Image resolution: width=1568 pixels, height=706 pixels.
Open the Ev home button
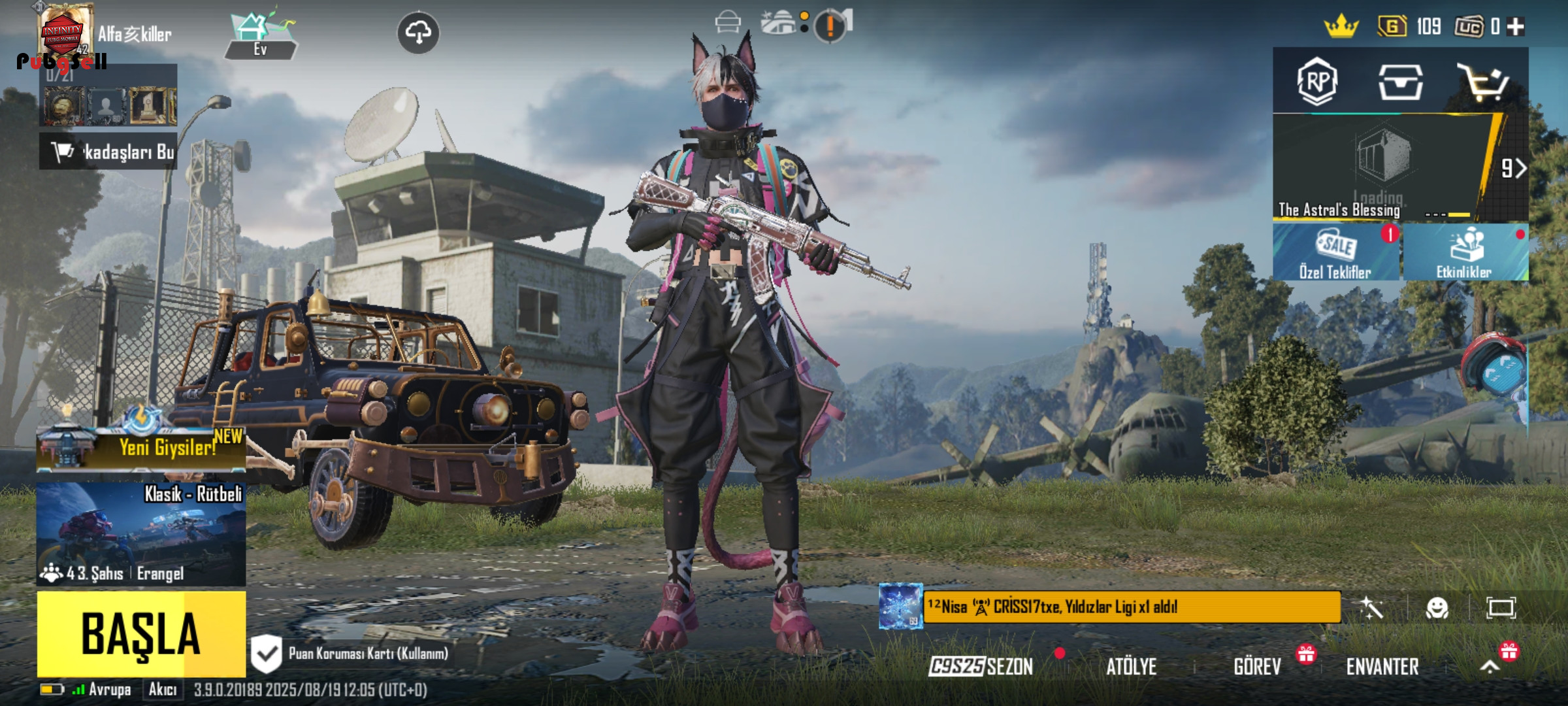coord(261,36)
